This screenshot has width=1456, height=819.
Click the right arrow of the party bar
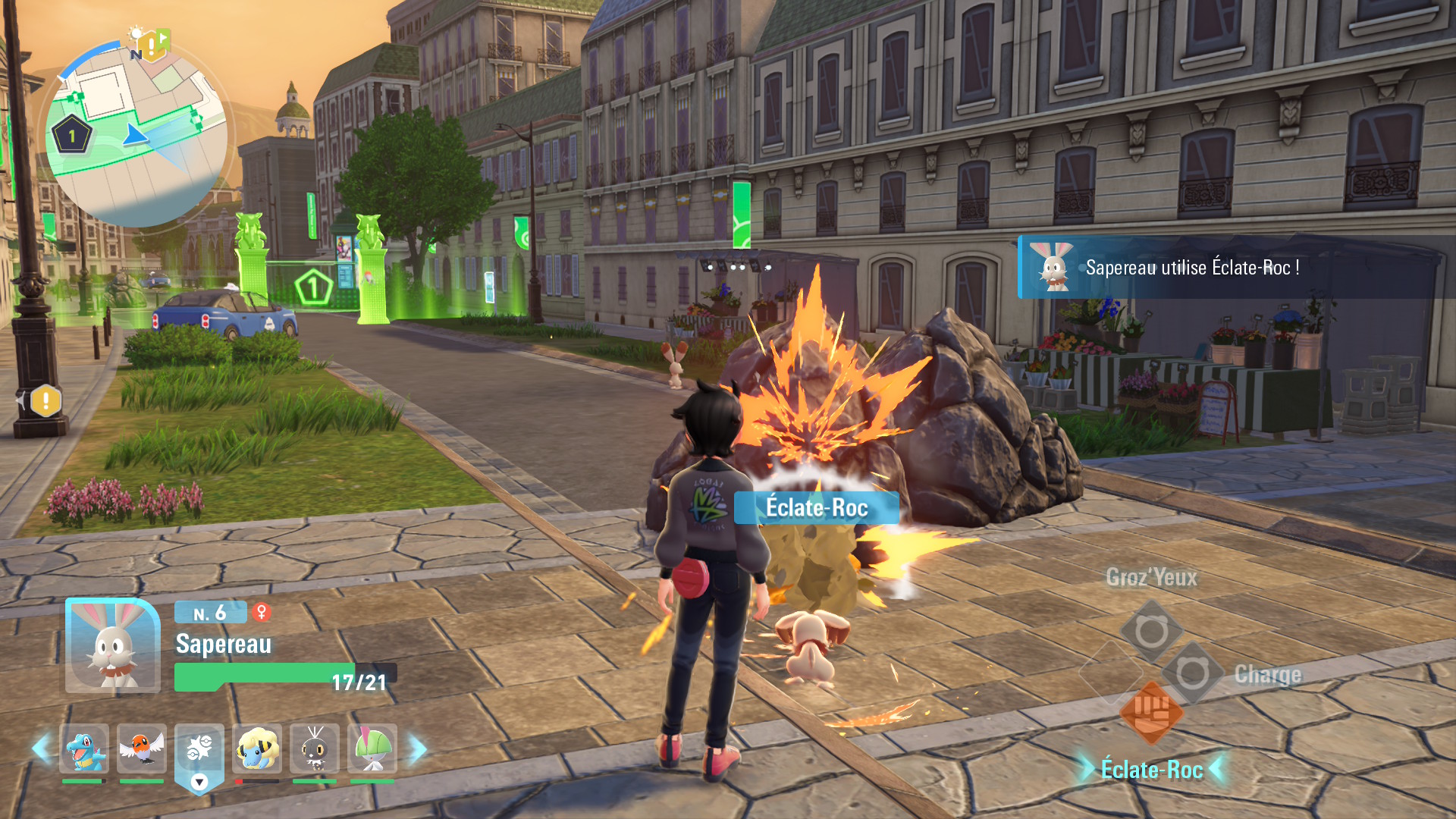click(417, 749)
